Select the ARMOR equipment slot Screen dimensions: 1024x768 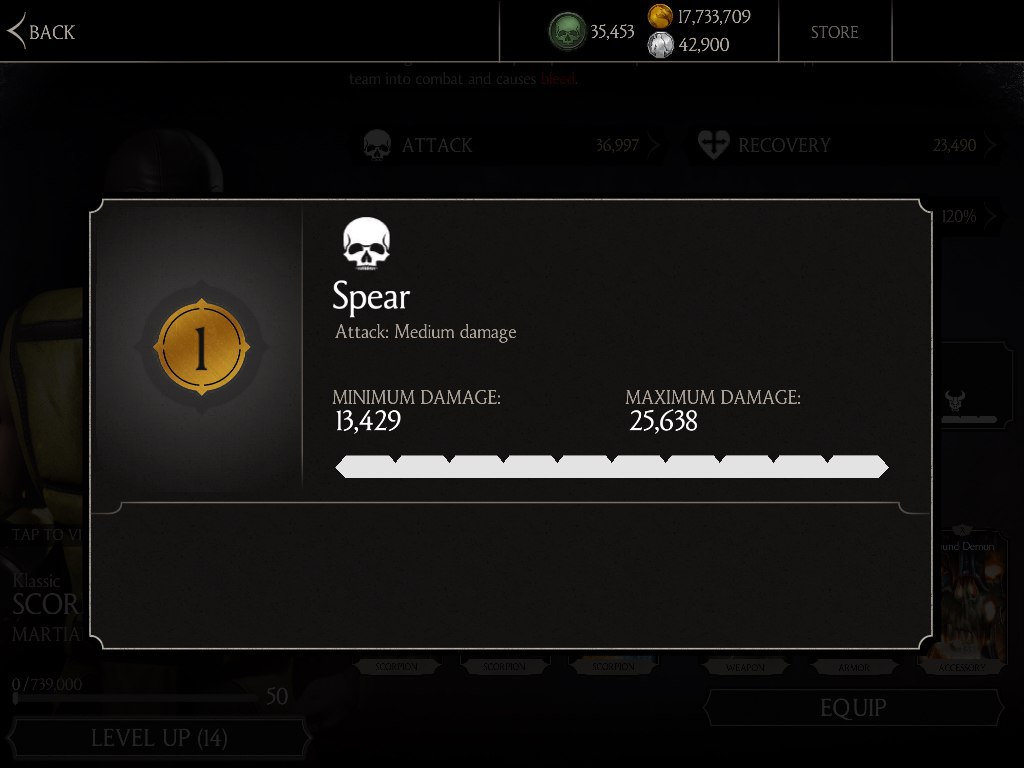[x=853, y=666]
